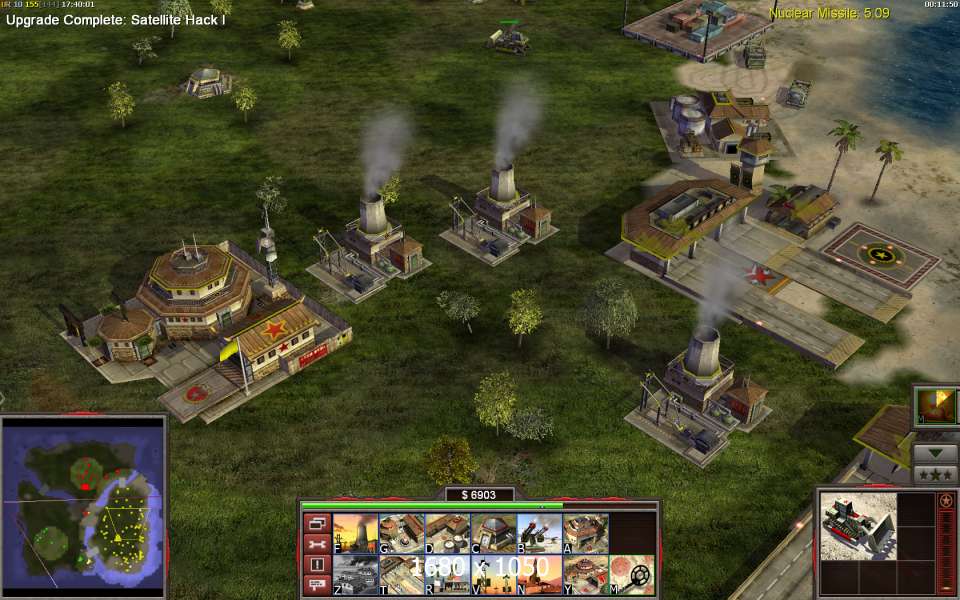Screen dimensions: 960x600
Task: Select the building icon labeled G
Action: 401,532
